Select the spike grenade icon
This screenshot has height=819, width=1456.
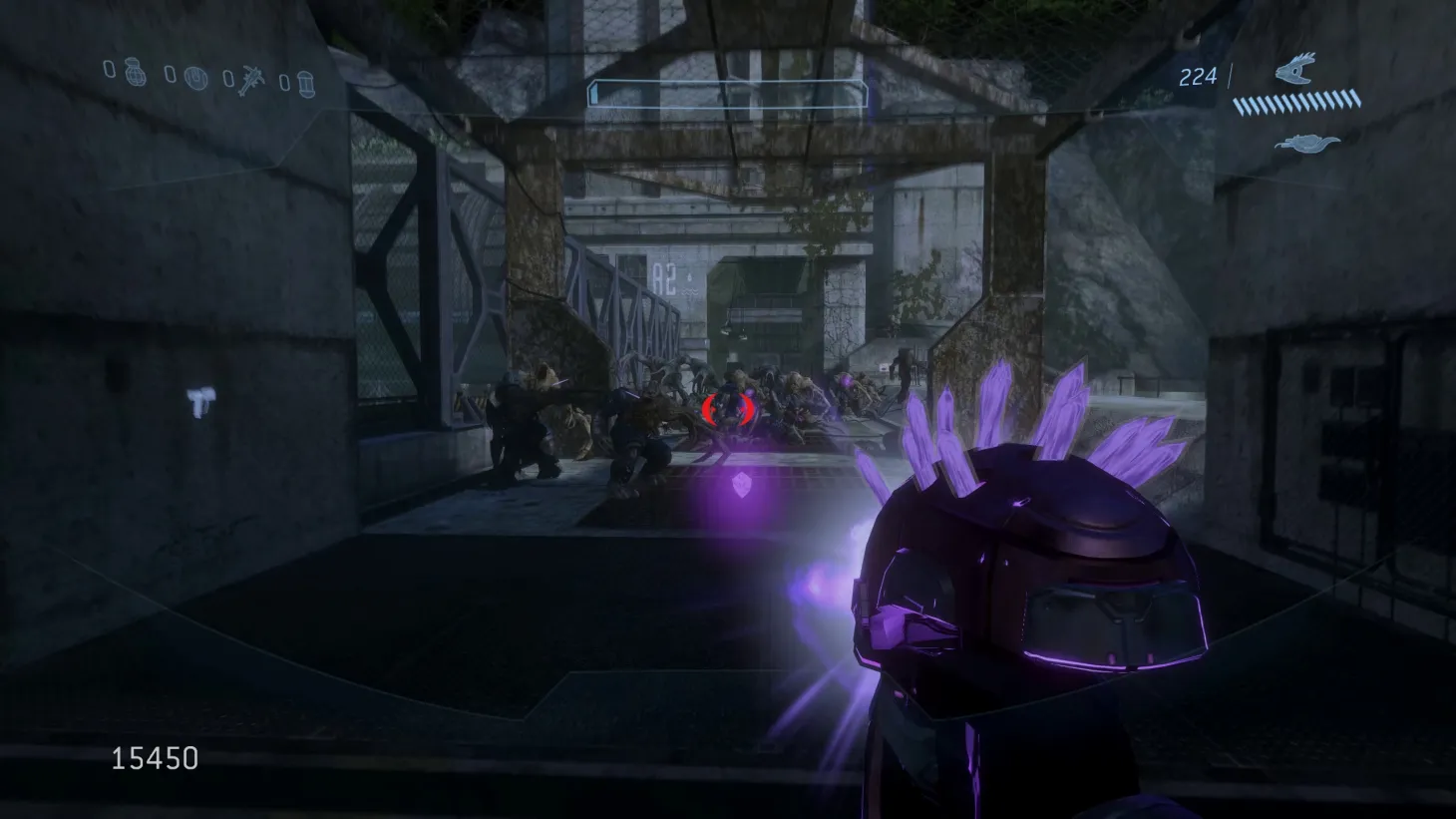coord(252,80)
